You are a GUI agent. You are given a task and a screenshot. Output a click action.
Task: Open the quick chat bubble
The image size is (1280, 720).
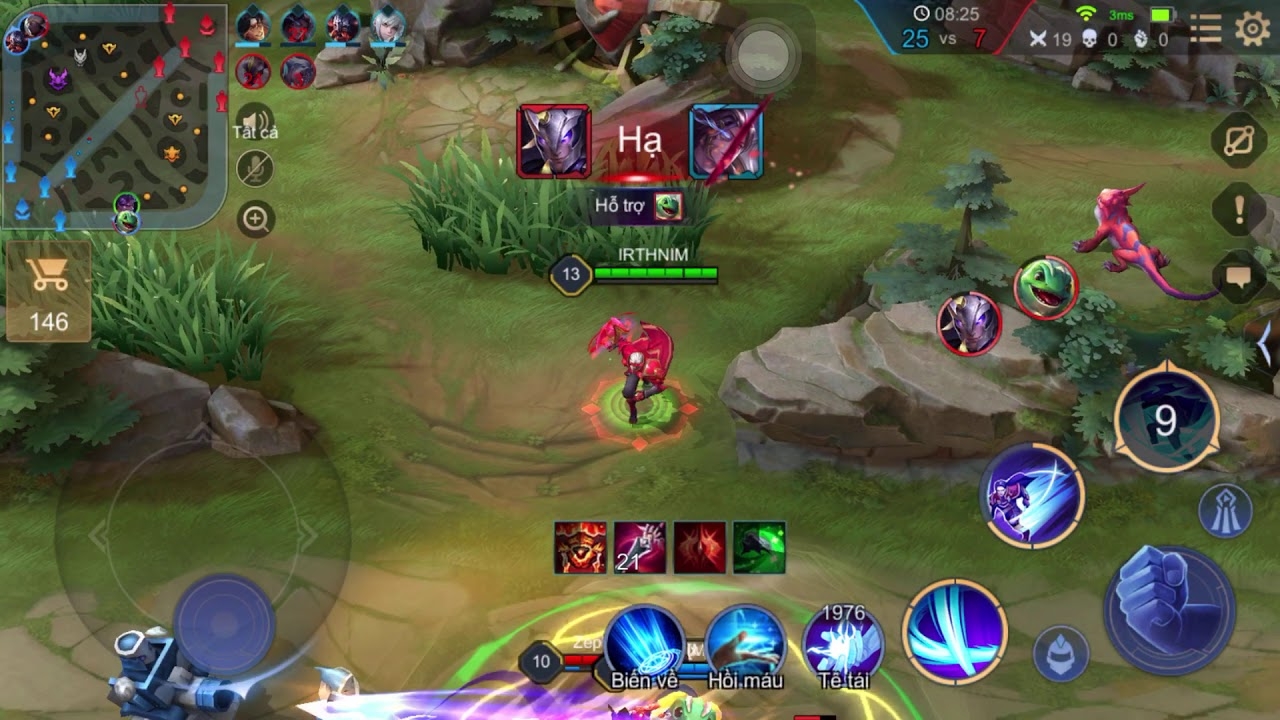pos(1239,276)
